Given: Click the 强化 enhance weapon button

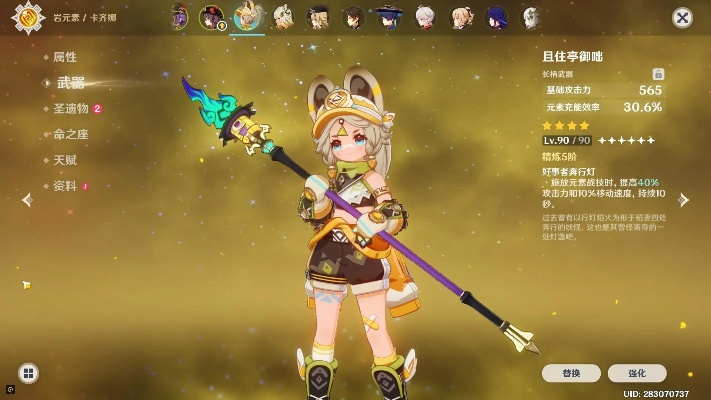Looking at the screenshot, I should [635, 373].
